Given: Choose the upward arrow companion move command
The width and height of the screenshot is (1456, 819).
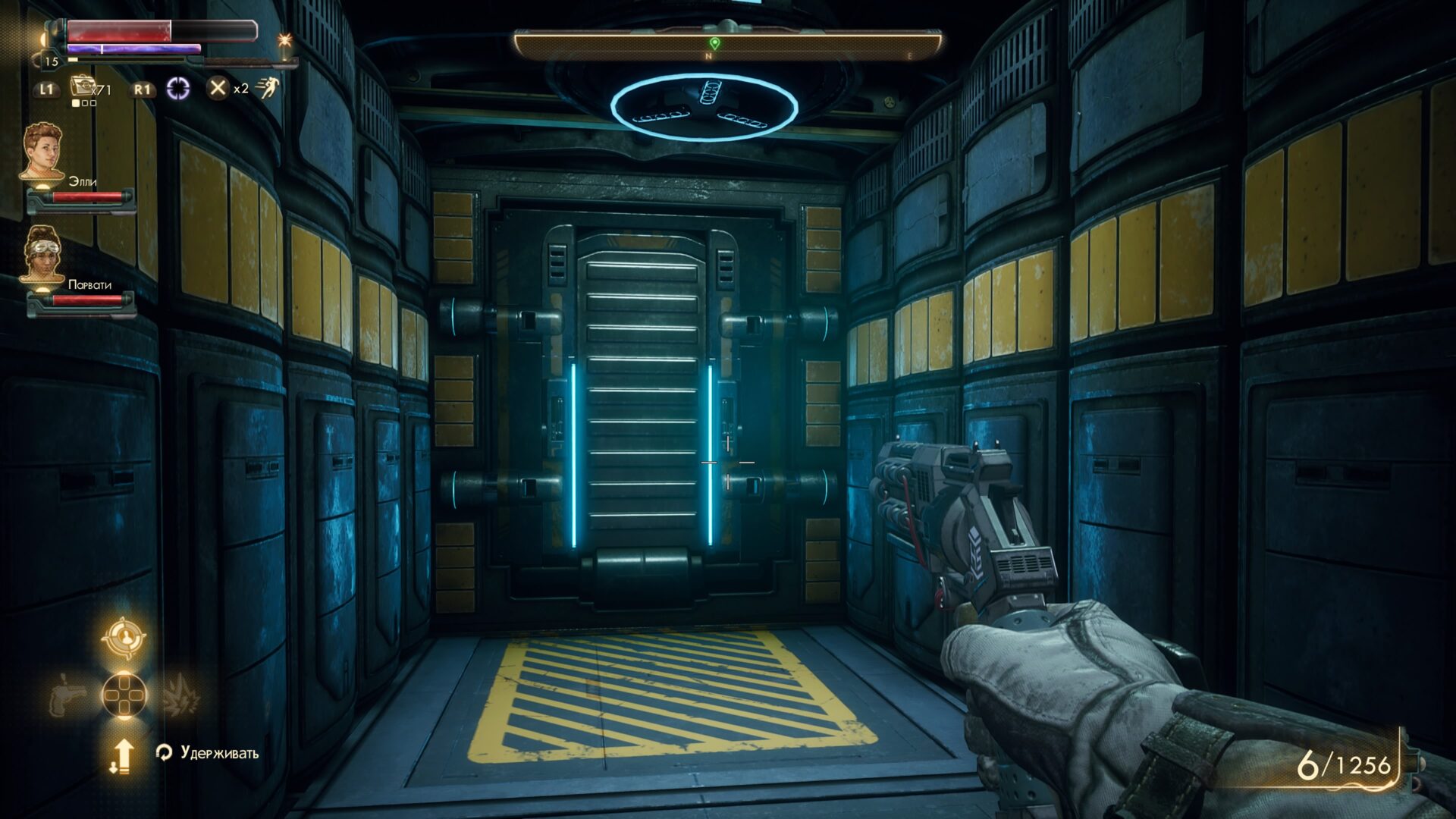Looking at the screenshot, I should [122, 755].
